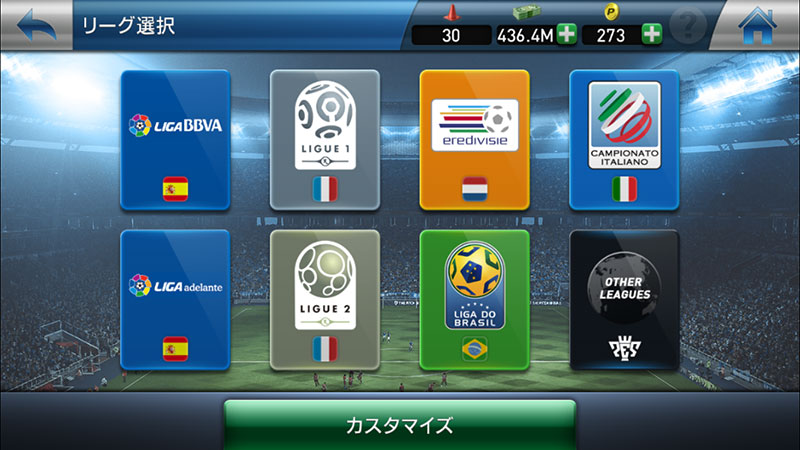Add more P coins with the plus button

pyautogui.click(x=652, y=35)
